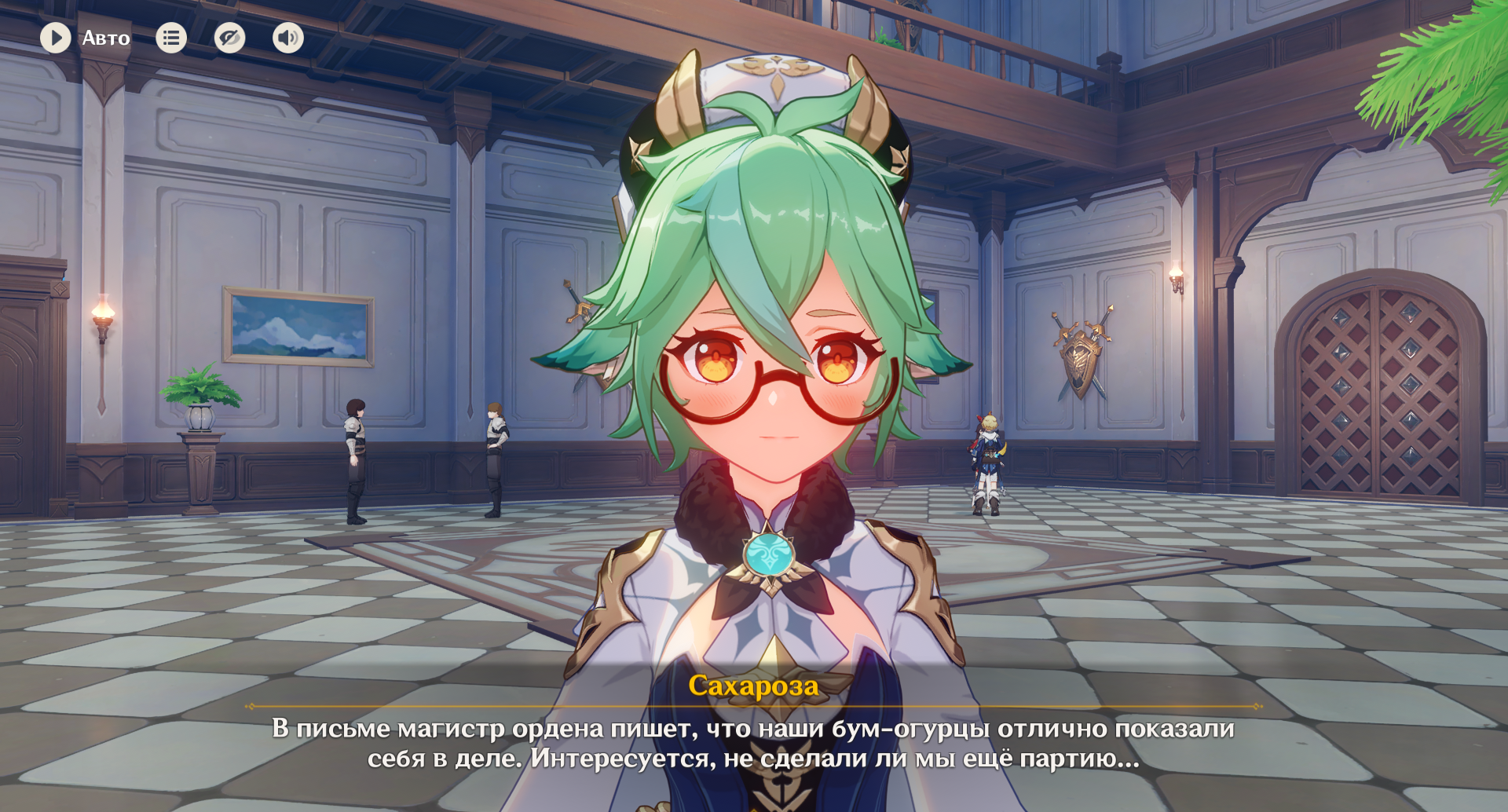Hide the dialogue interface
The width and height of the screenshot is (1508, 812).
point(229,38)
